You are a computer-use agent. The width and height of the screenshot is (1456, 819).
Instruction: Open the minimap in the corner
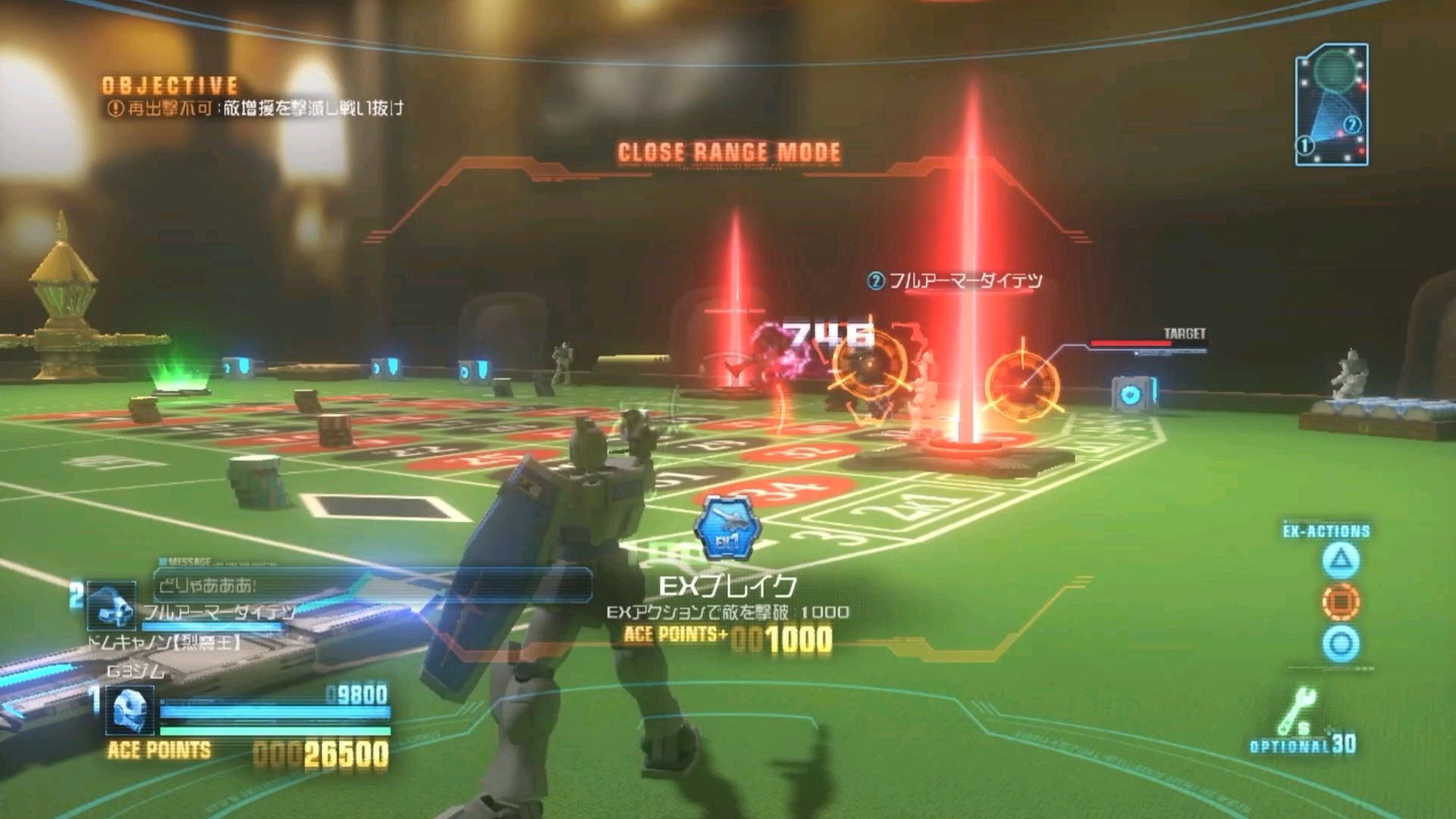[x=1332, y=105]
